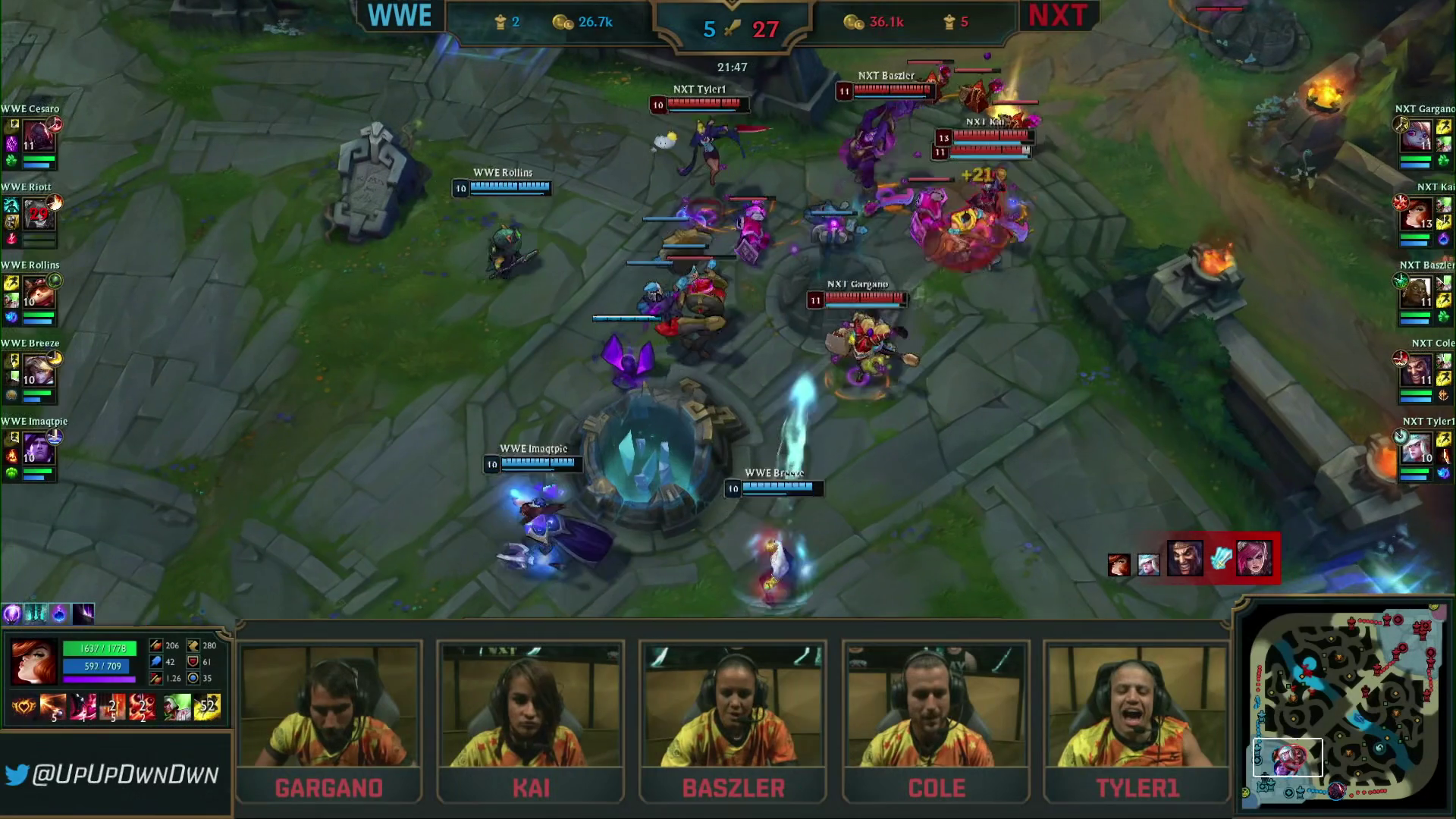Select NXT Cole's Draven portrait
The width and height of the screenshot is (1456, 819).
tap(1416, 372)
